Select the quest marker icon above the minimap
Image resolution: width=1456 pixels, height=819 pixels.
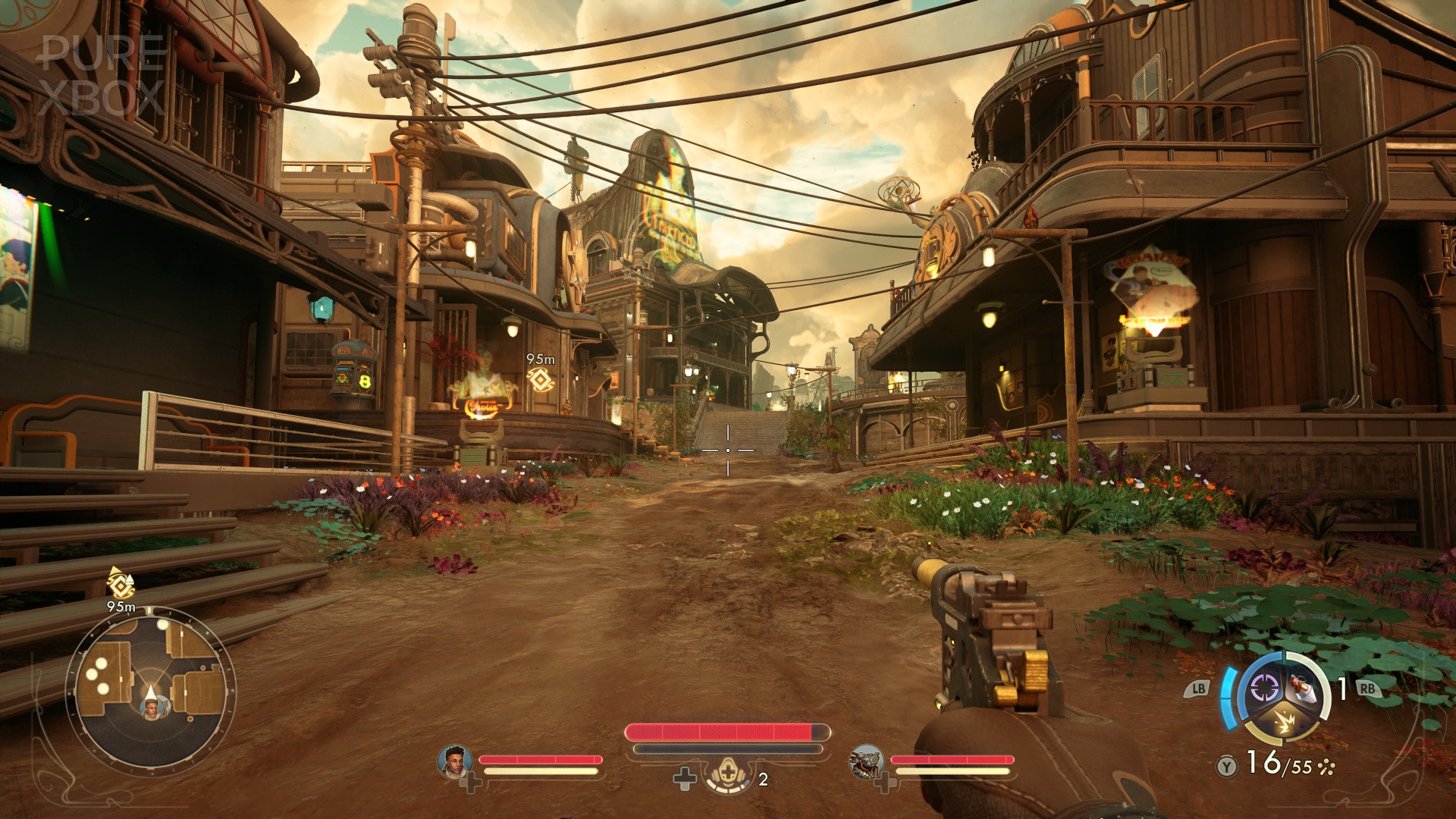(x=120, y=582)
